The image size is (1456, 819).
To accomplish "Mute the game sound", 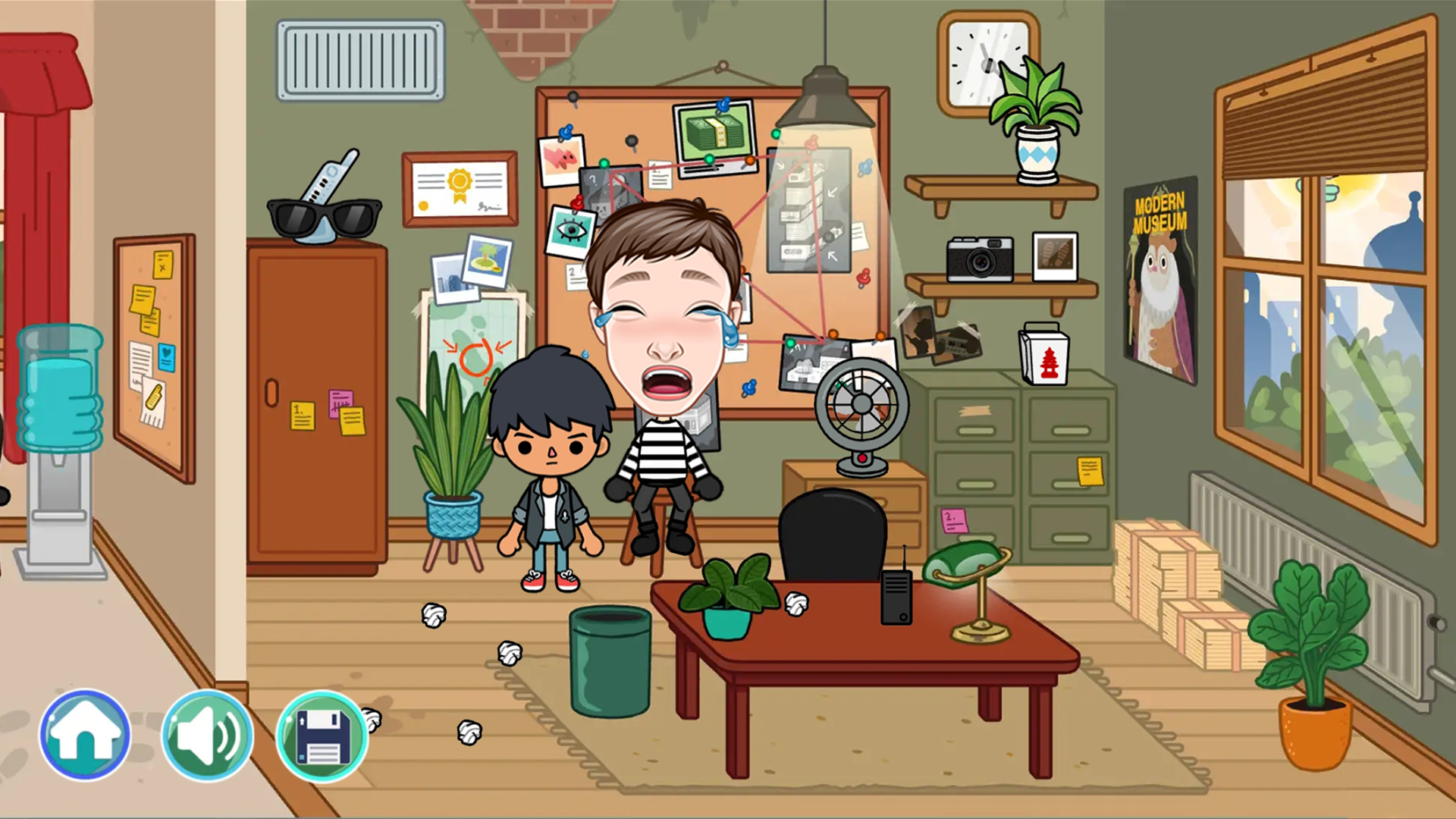I will click(x=206, y=736).
